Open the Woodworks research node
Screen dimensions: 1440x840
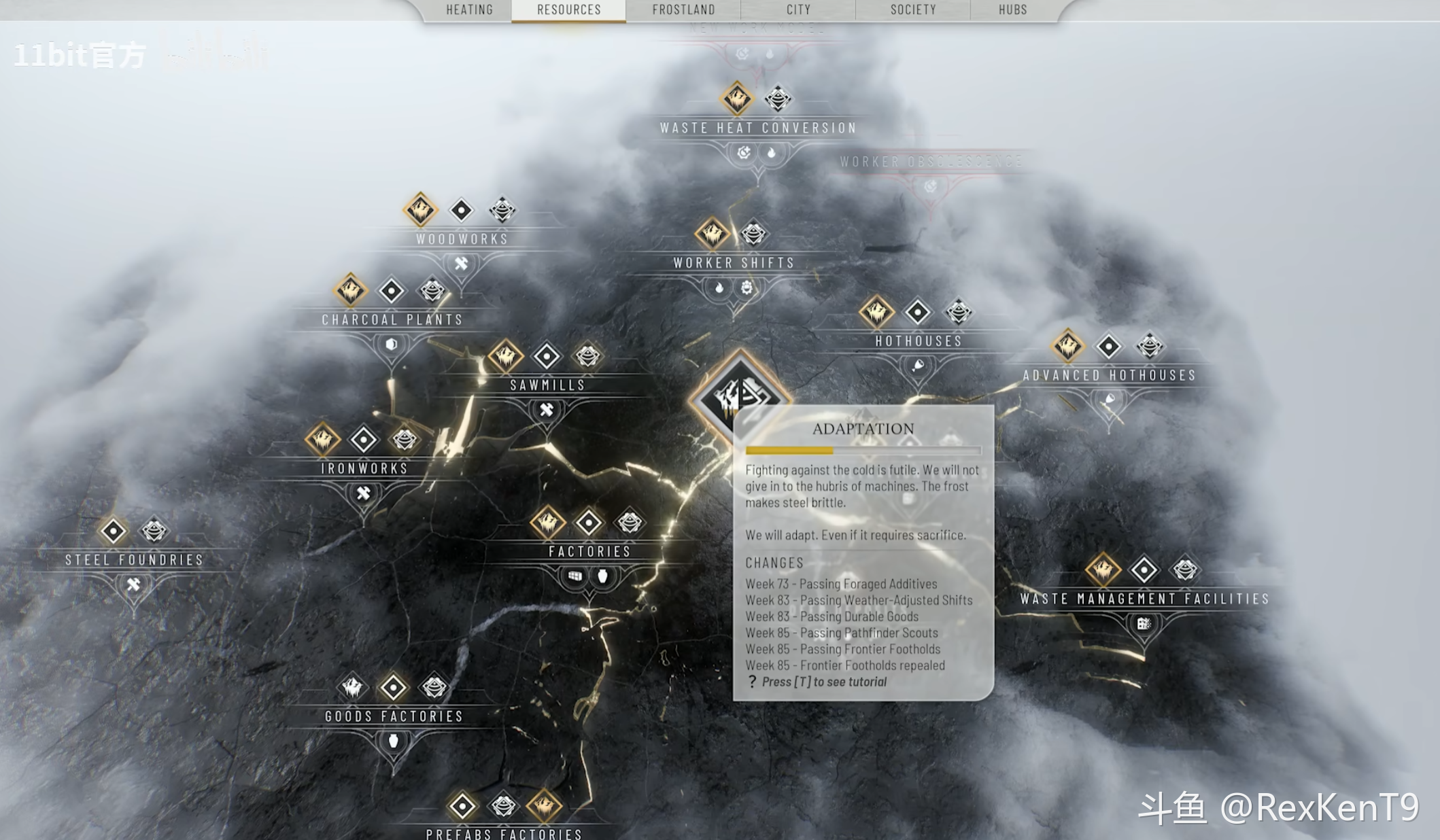(462, 239)
